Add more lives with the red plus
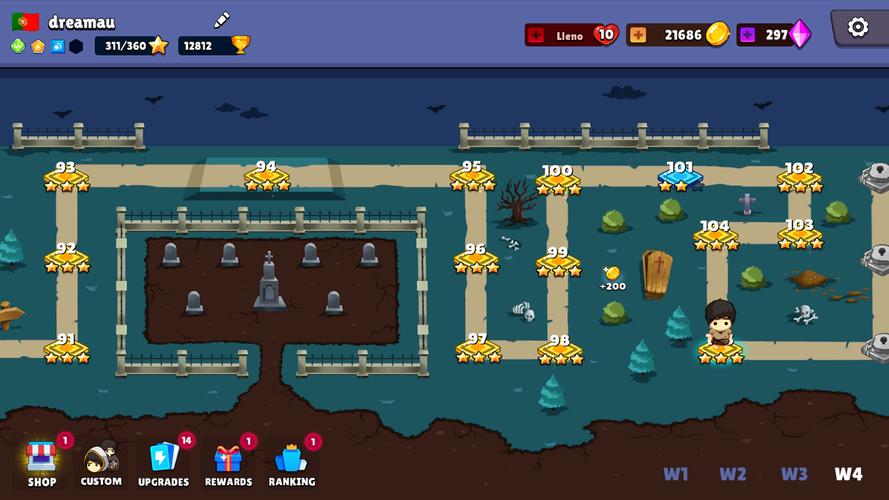The width and height of the screenshot is (889, 500). (x=536, y=35)
